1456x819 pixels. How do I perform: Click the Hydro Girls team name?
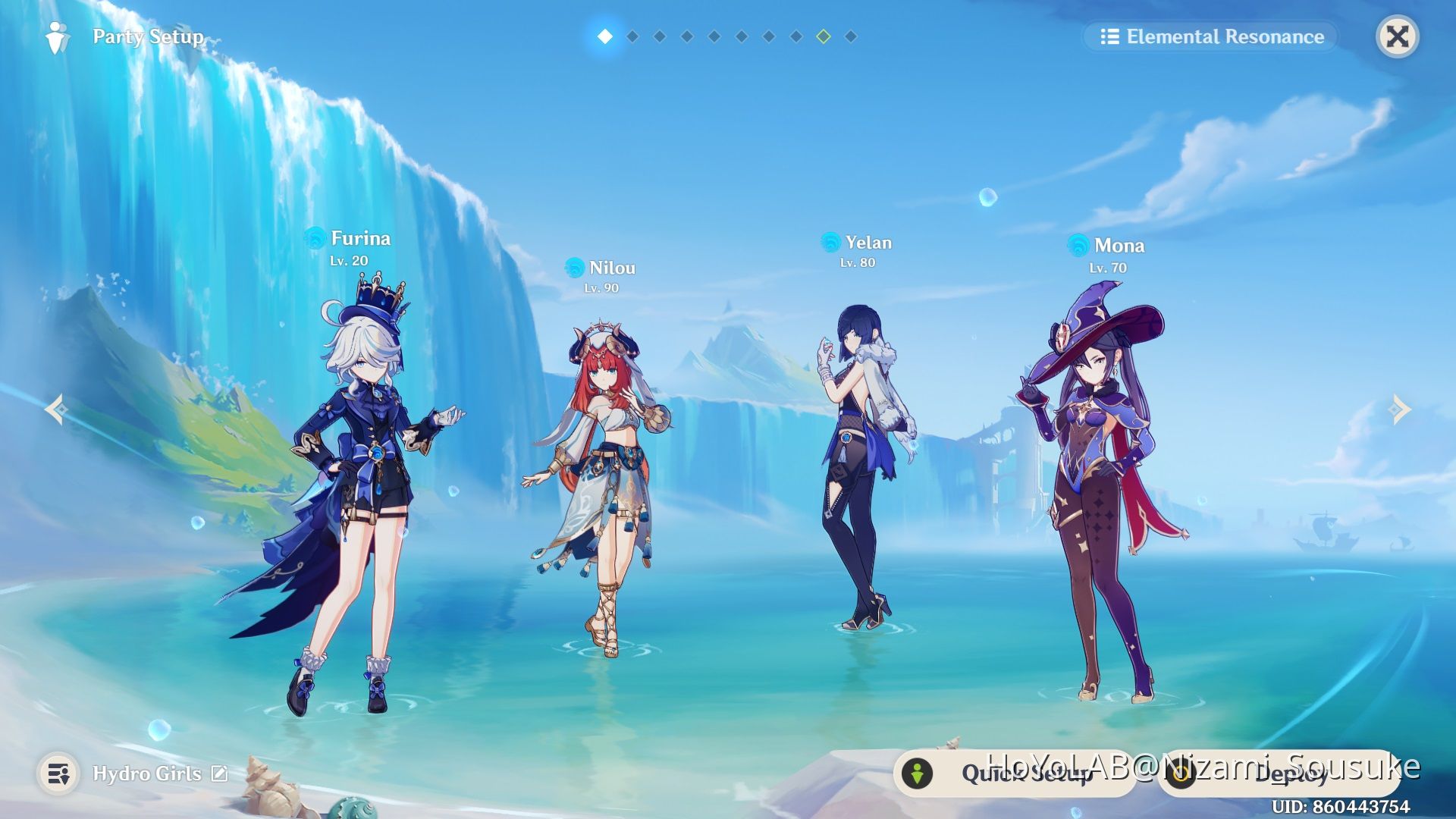[x=146, y=773]
